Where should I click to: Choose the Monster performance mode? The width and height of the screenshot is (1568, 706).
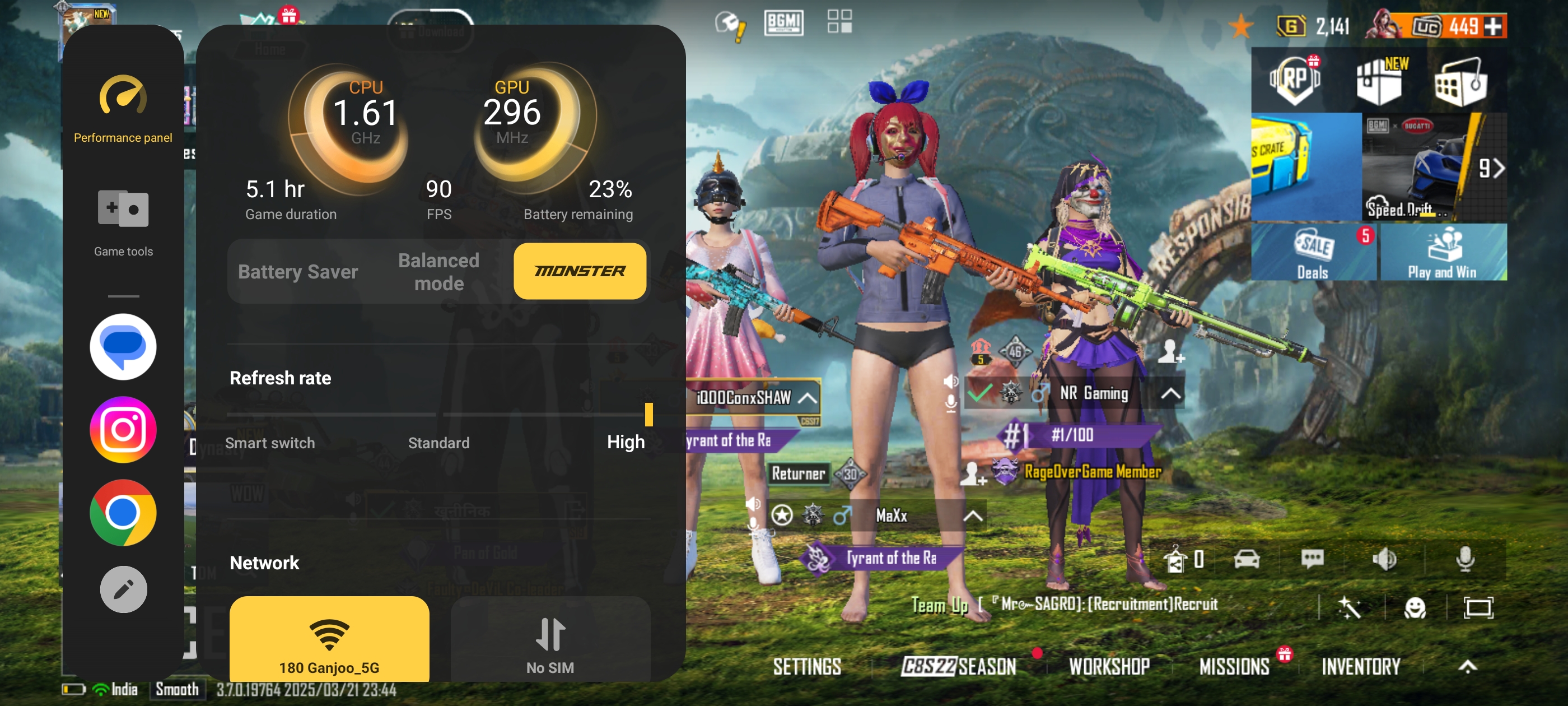(580, 272)
